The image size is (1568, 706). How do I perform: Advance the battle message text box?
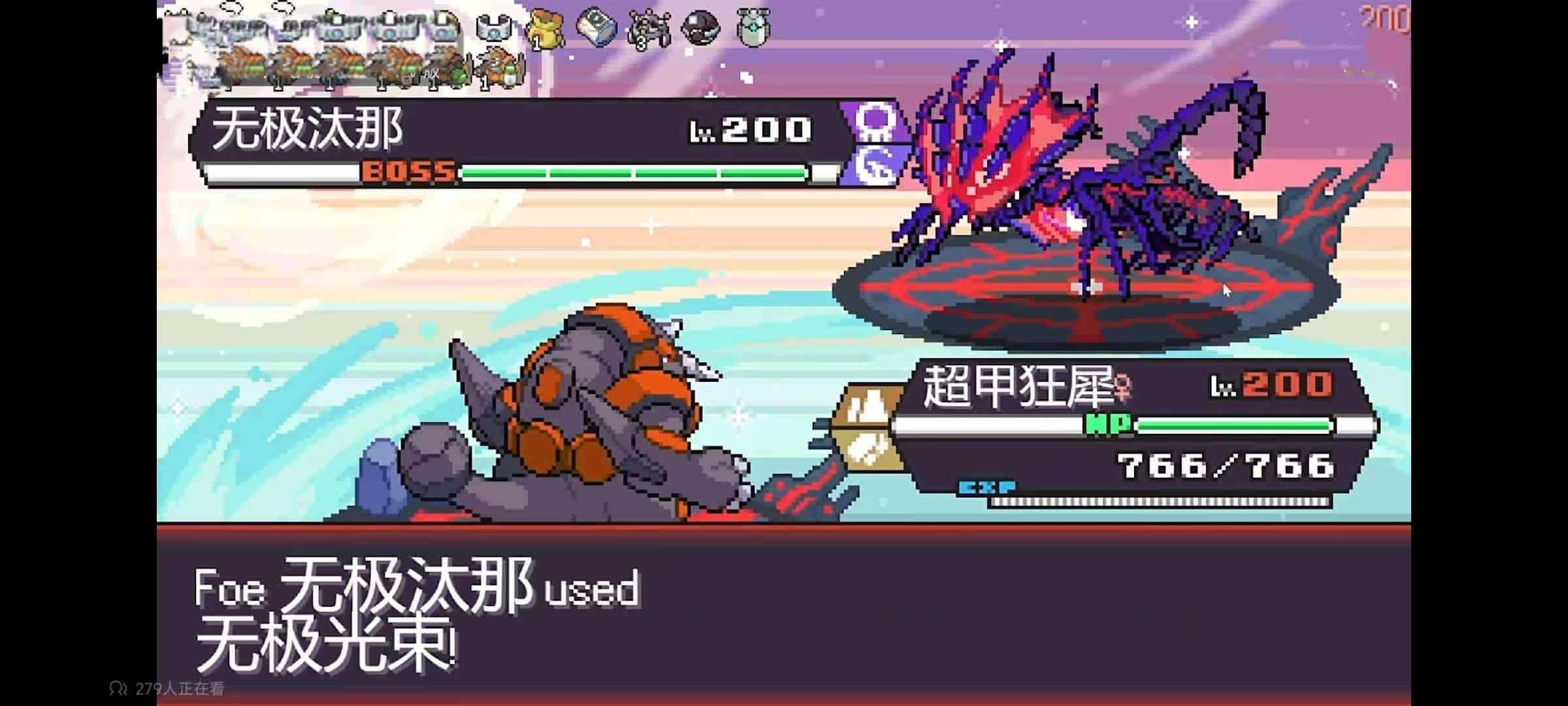(x=783, y=614)
